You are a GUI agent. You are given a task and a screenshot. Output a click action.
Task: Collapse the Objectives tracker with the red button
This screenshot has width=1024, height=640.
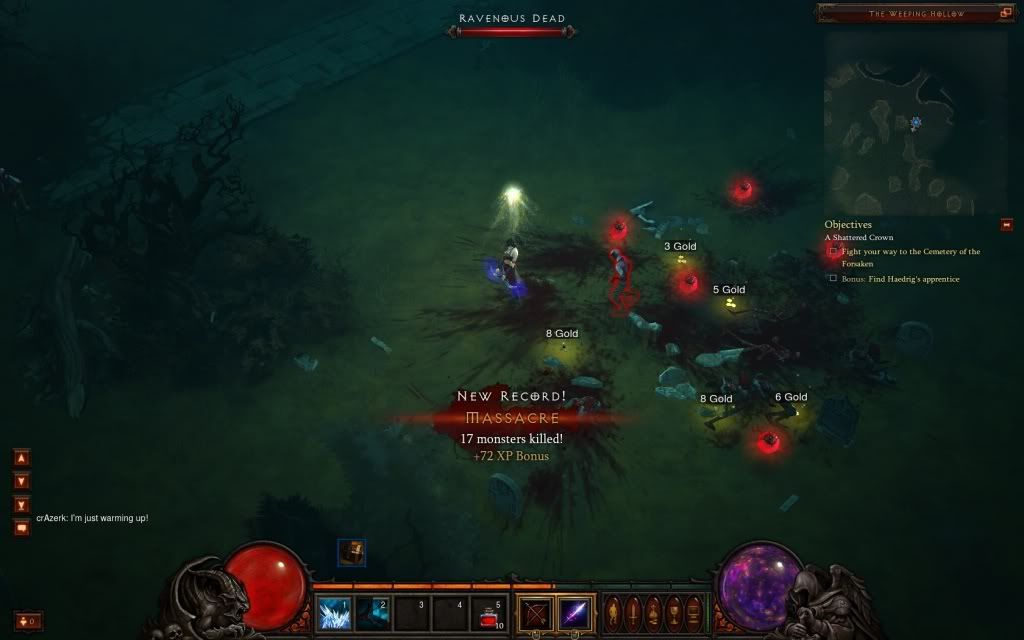pyautogui.click(x=1006, y=225)
